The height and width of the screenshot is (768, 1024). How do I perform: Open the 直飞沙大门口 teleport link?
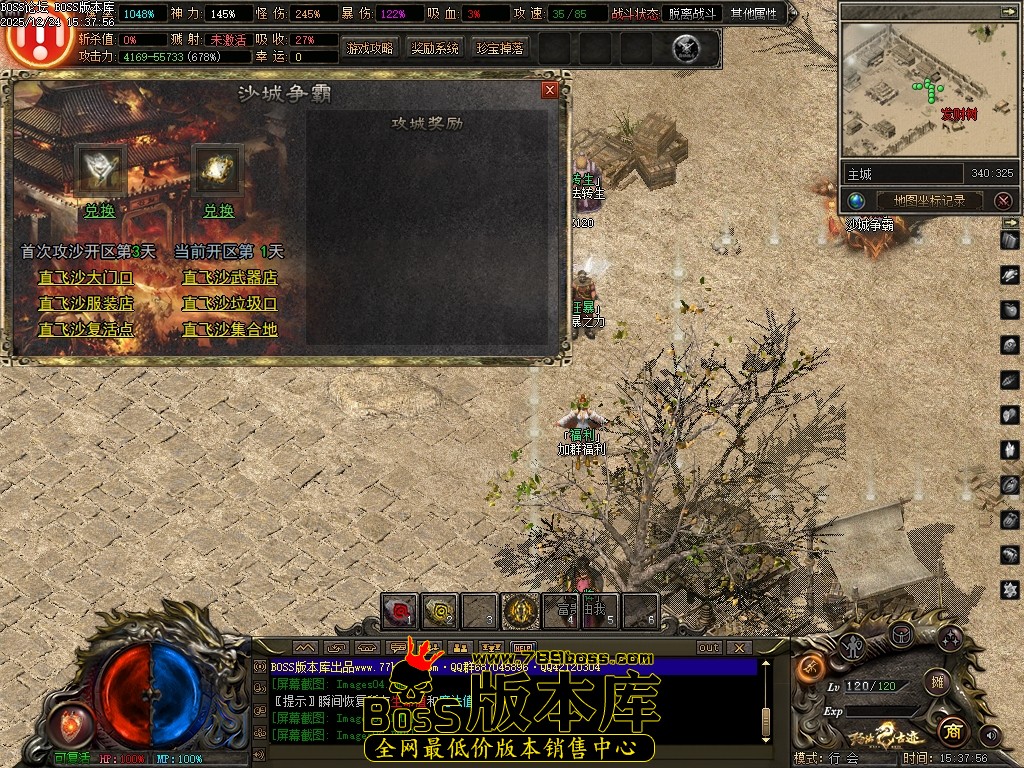tap(85, 277)
